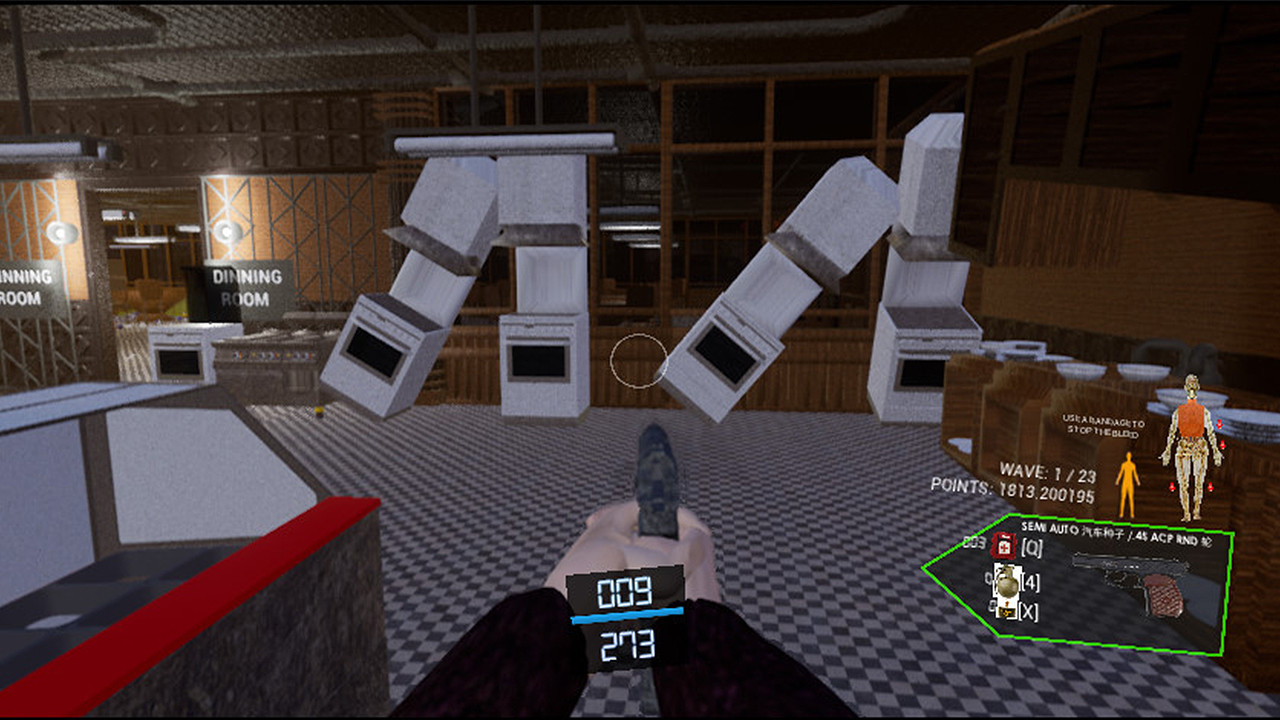Click the orange torso highlight on the damage model
The height and width of the screenshot is (720, 1280).
1191,420
